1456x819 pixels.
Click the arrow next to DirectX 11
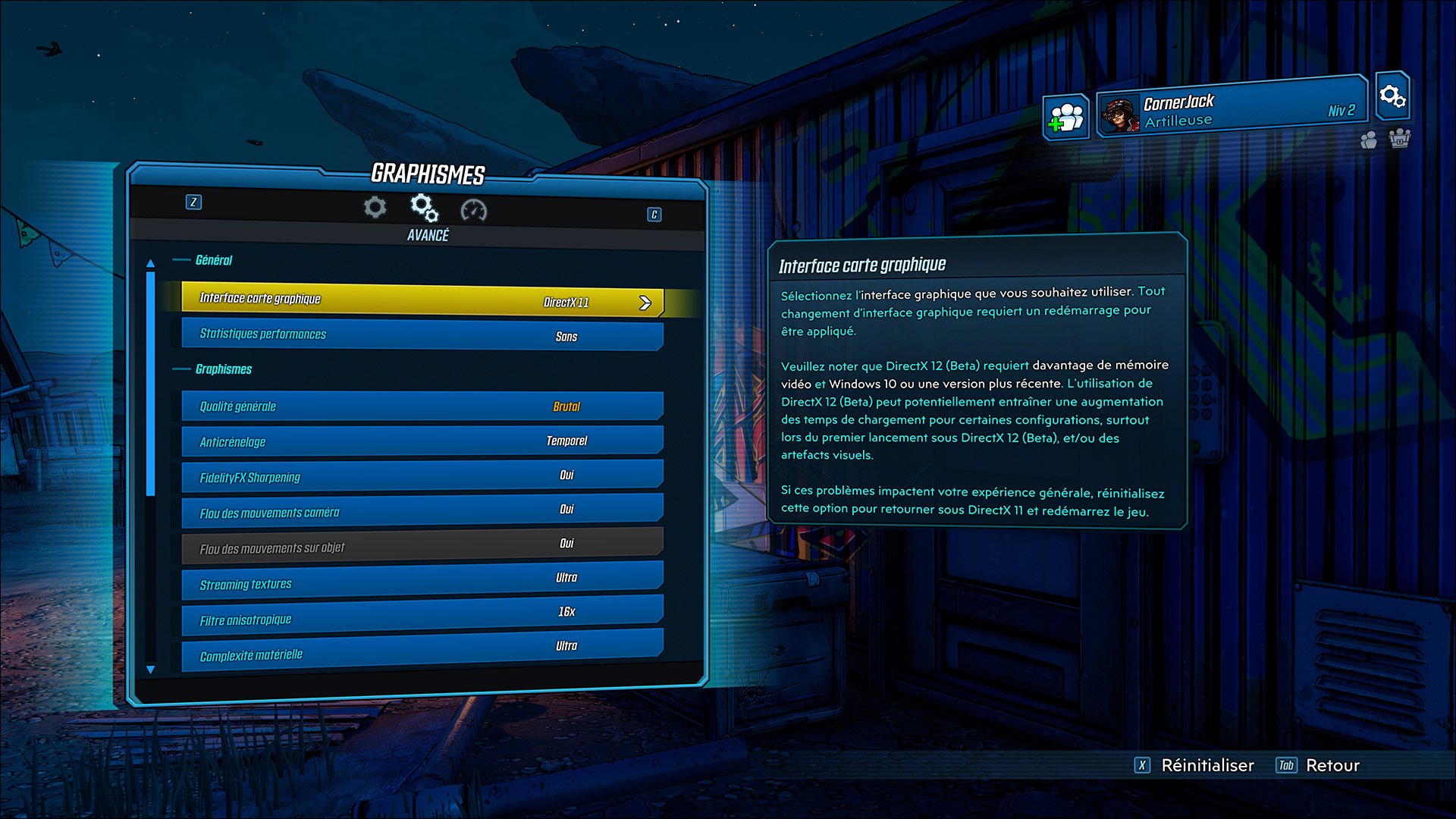pos(645,303)
